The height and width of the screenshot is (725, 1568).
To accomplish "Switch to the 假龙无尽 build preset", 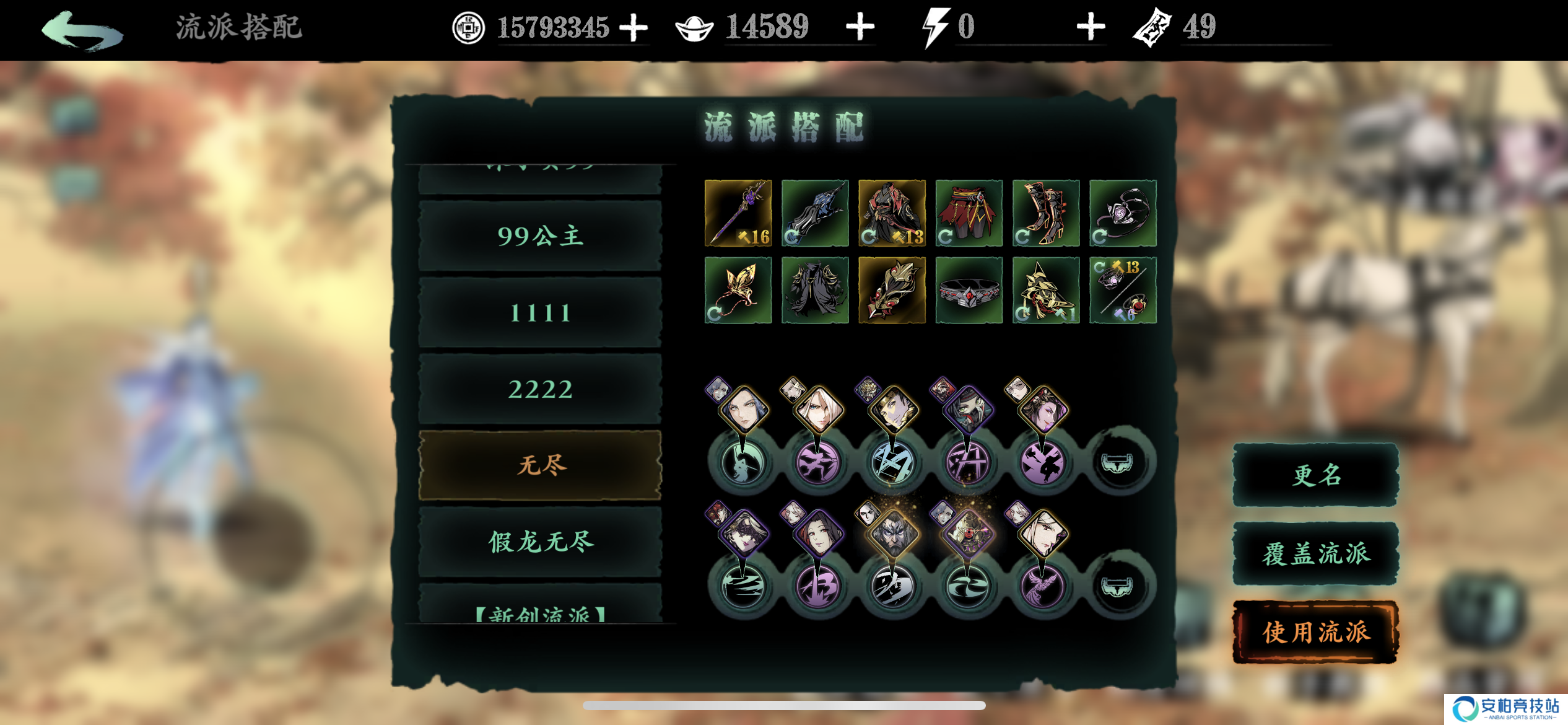I will click(x=540, y=543).
